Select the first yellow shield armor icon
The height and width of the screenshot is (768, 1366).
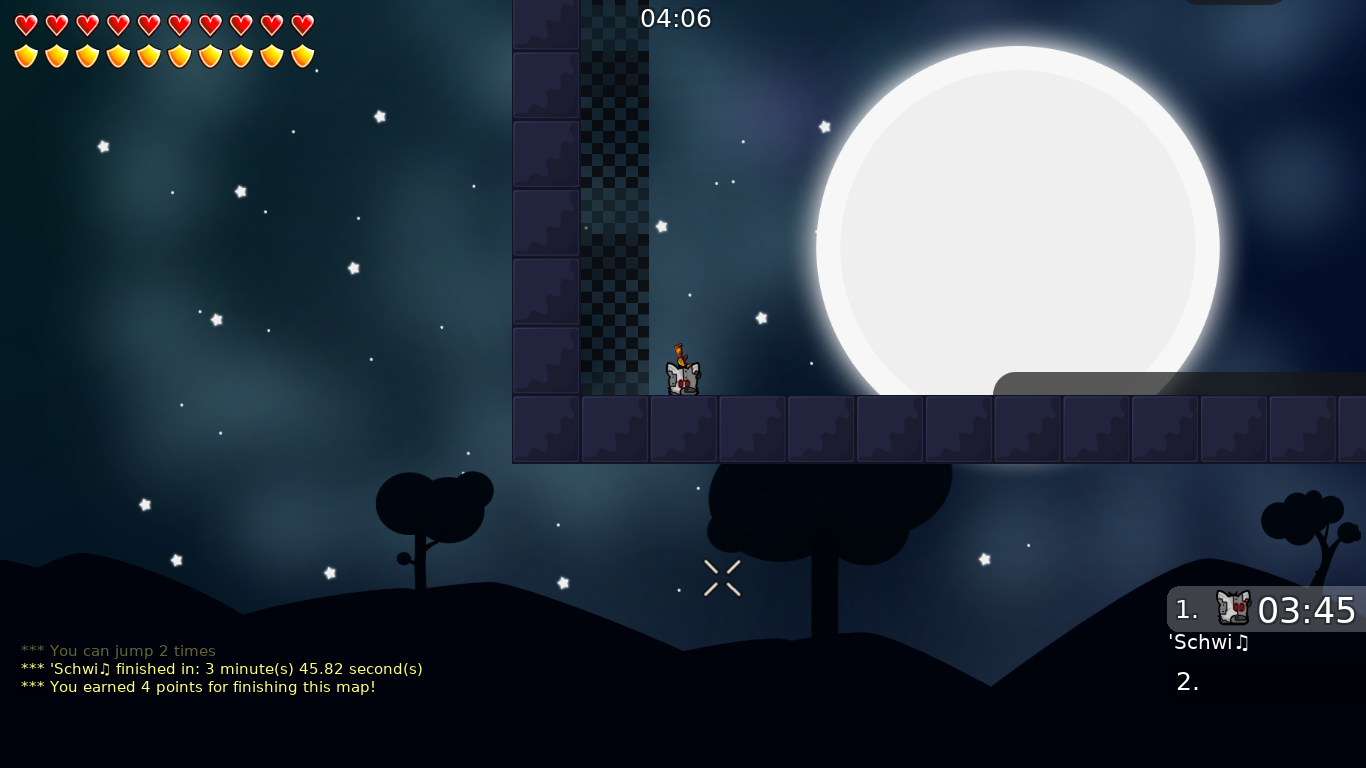point(26,56)
